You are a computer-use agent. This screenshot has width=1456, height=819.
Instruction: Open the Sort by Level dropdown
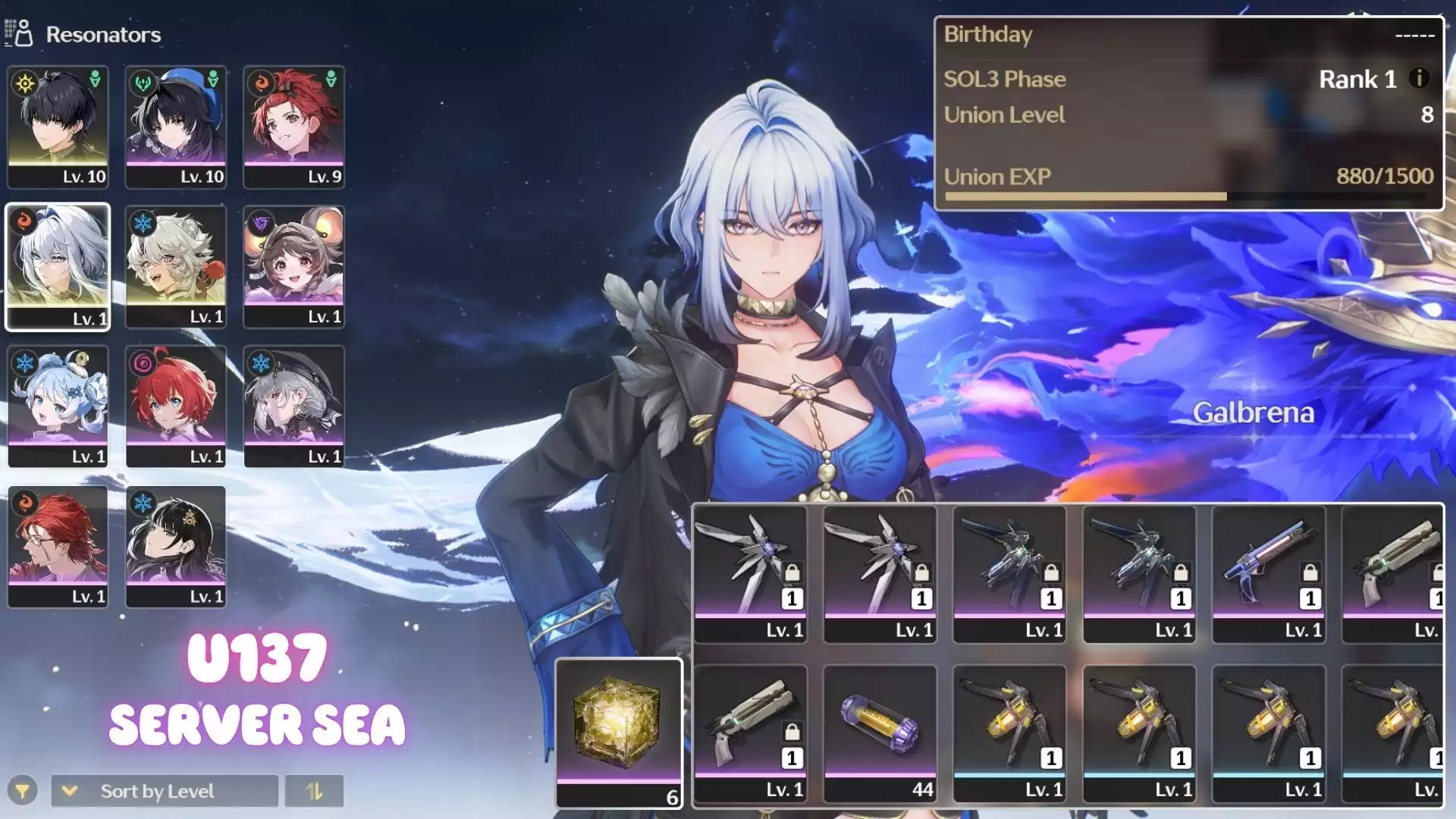(x=165, y=791)
